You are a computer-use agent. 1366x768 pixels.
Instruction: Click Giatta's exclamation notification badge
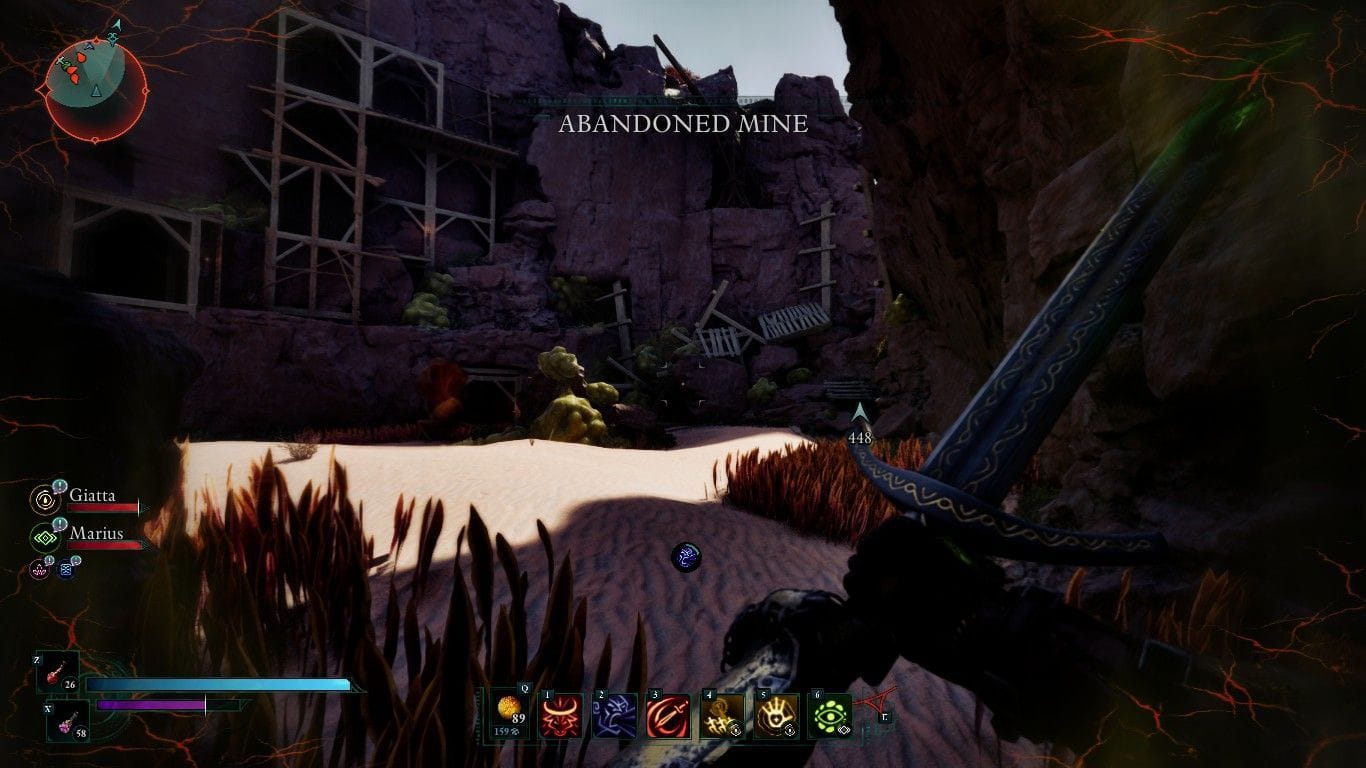pyautogui.click(x=59, y=485)
